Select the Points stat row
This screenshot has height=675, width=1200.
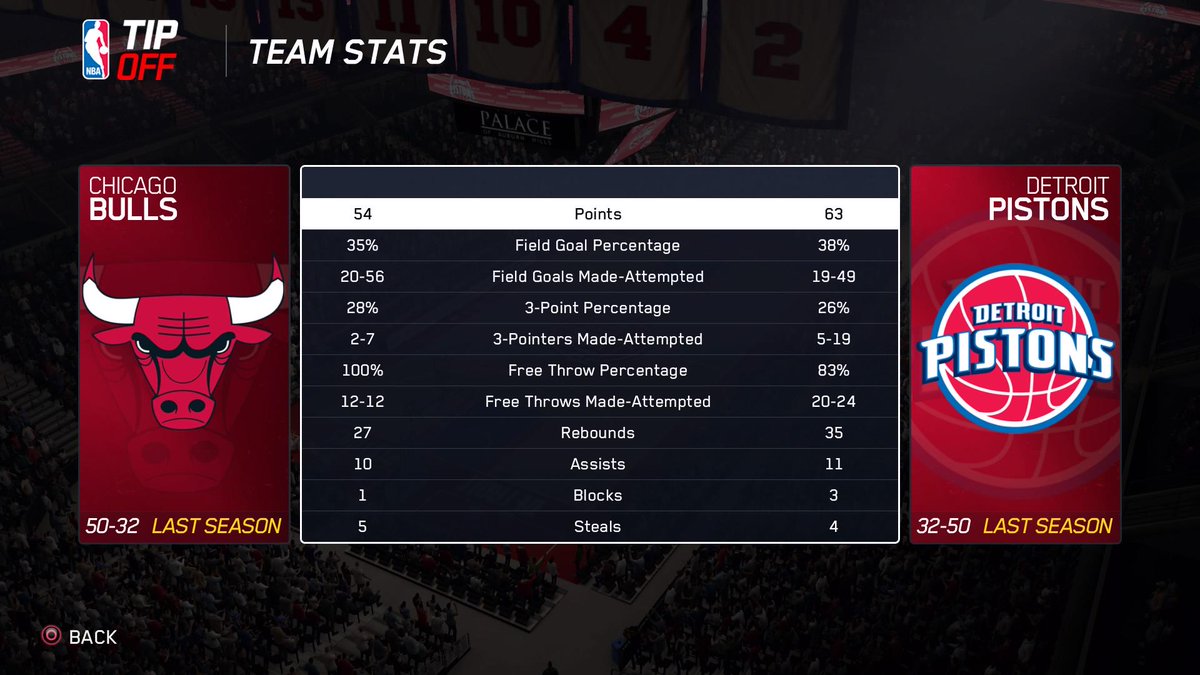598,214
